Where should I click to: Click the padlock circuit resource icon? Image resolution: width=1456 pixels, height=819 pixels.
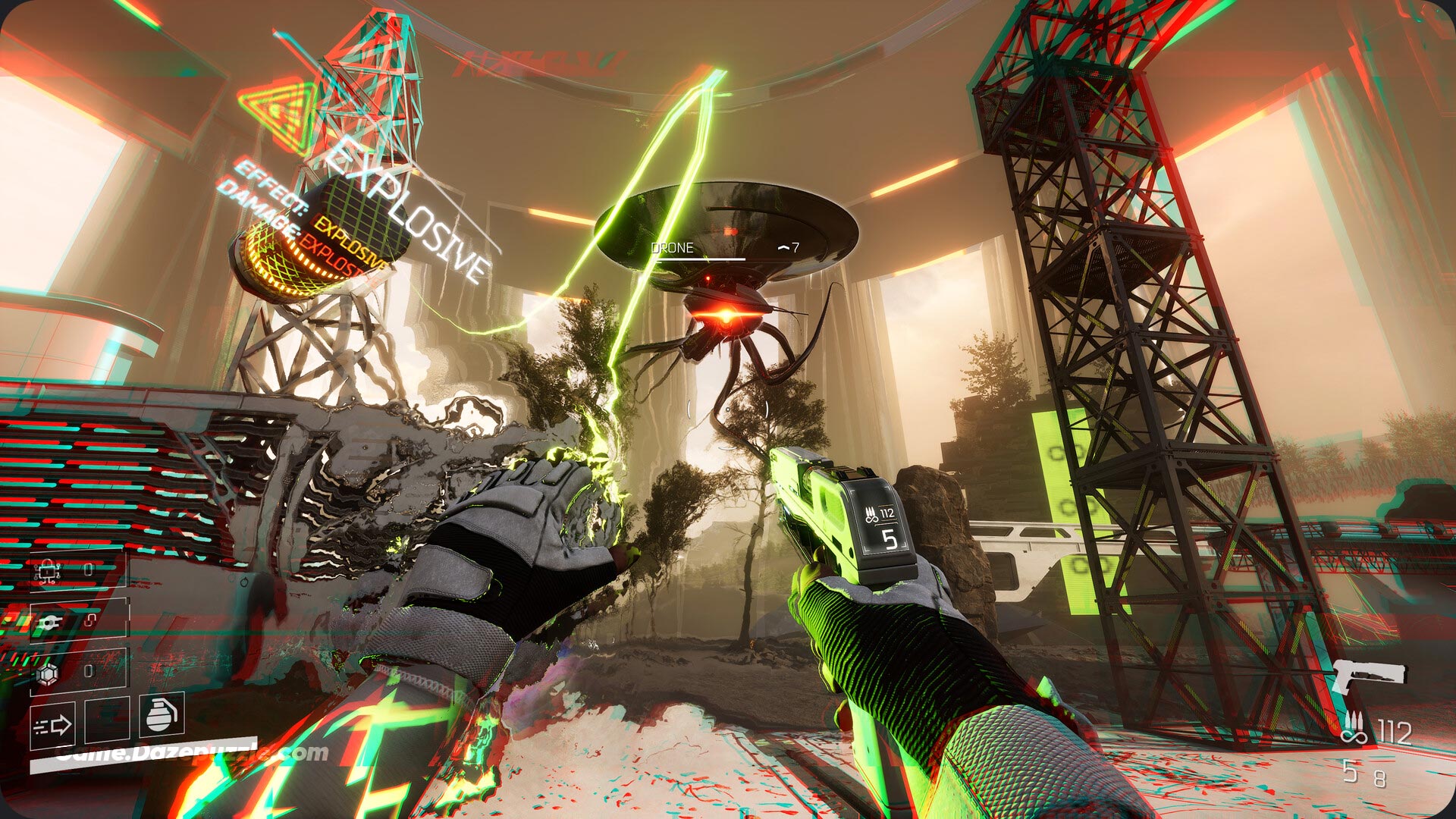click(48, 570)
